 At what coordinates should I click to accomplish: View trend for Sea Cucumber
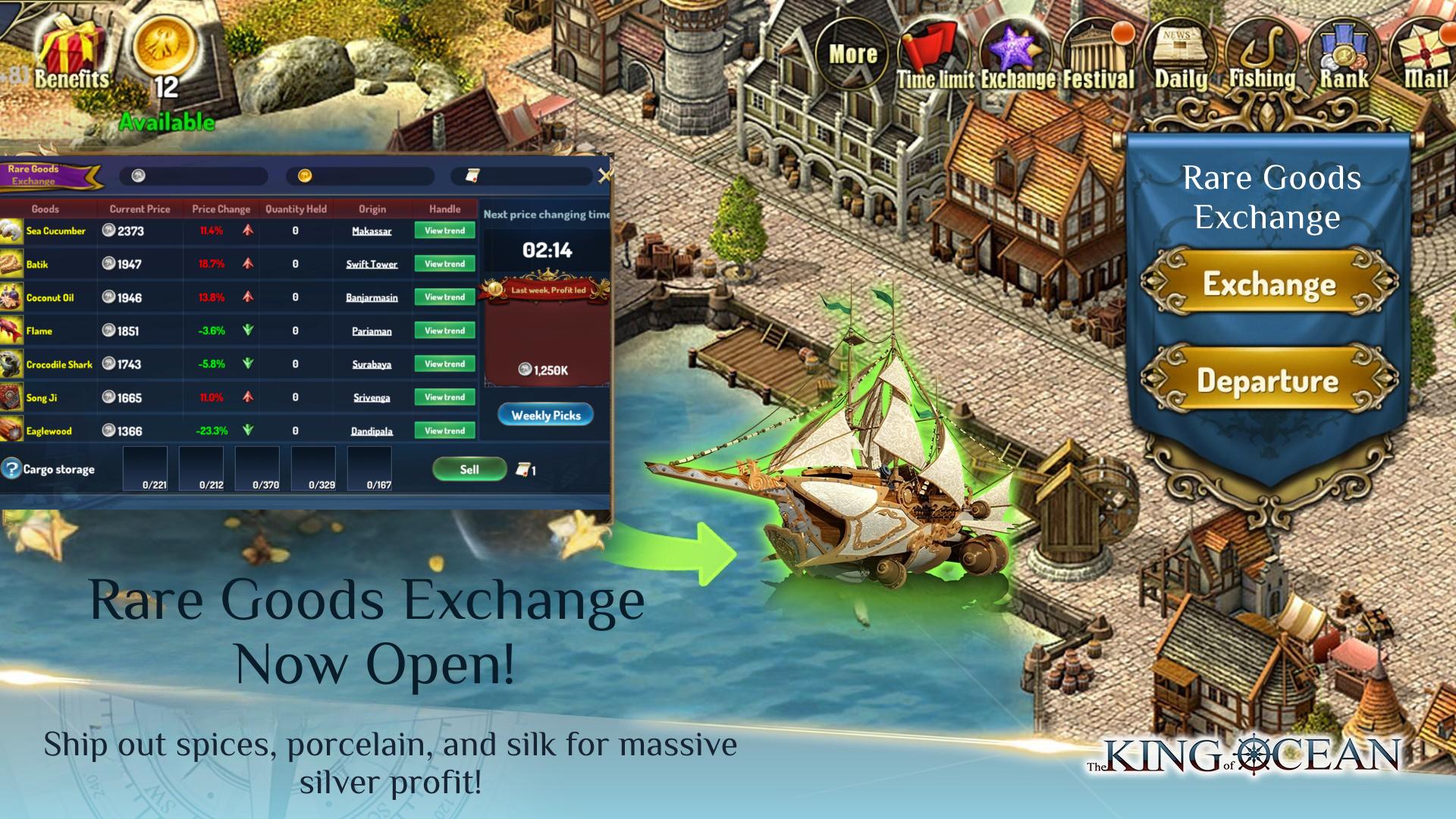[x=444, y=231]
